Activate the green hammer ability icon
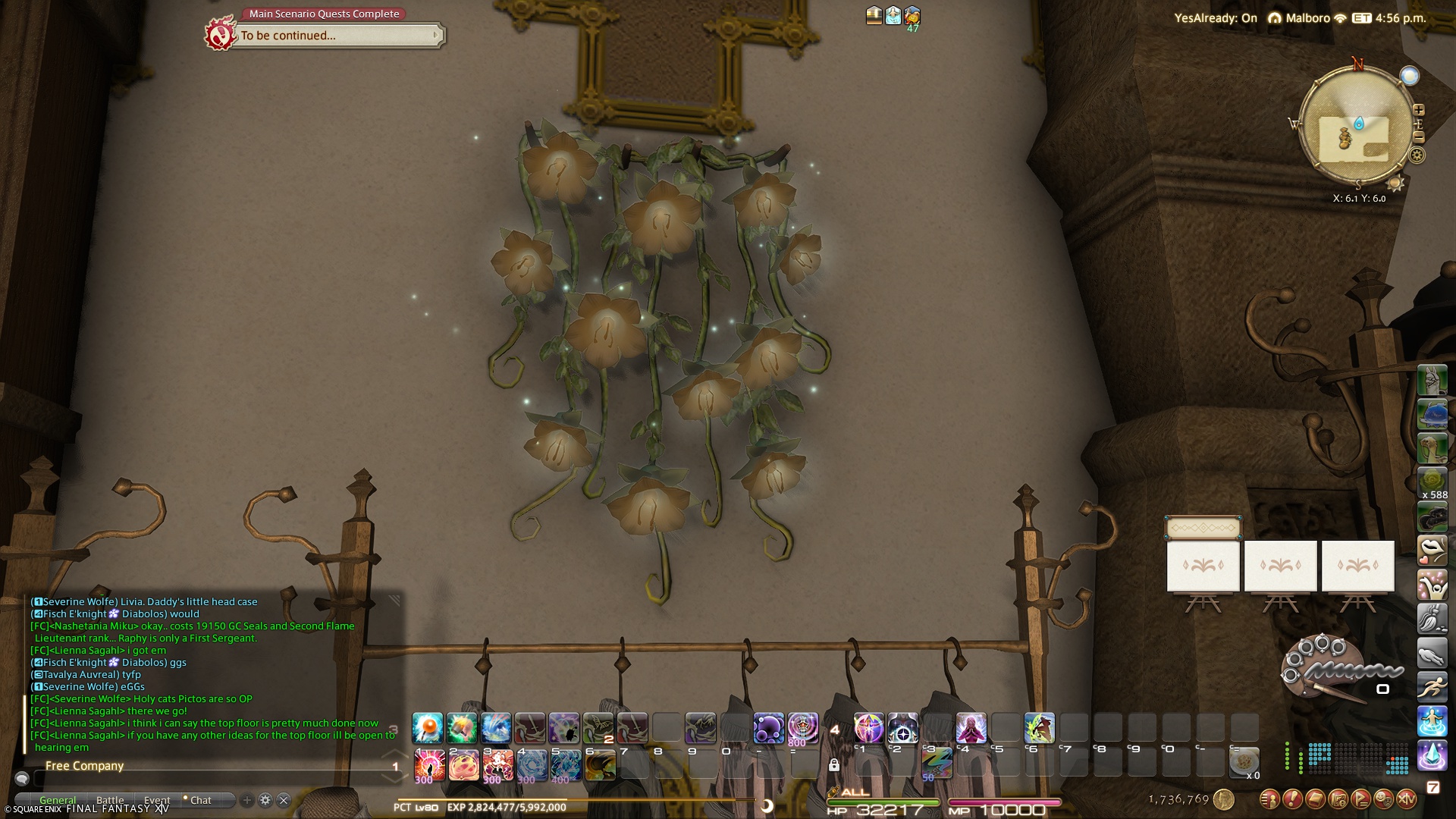Screen dimensions: 1456x819 [462, 728]
